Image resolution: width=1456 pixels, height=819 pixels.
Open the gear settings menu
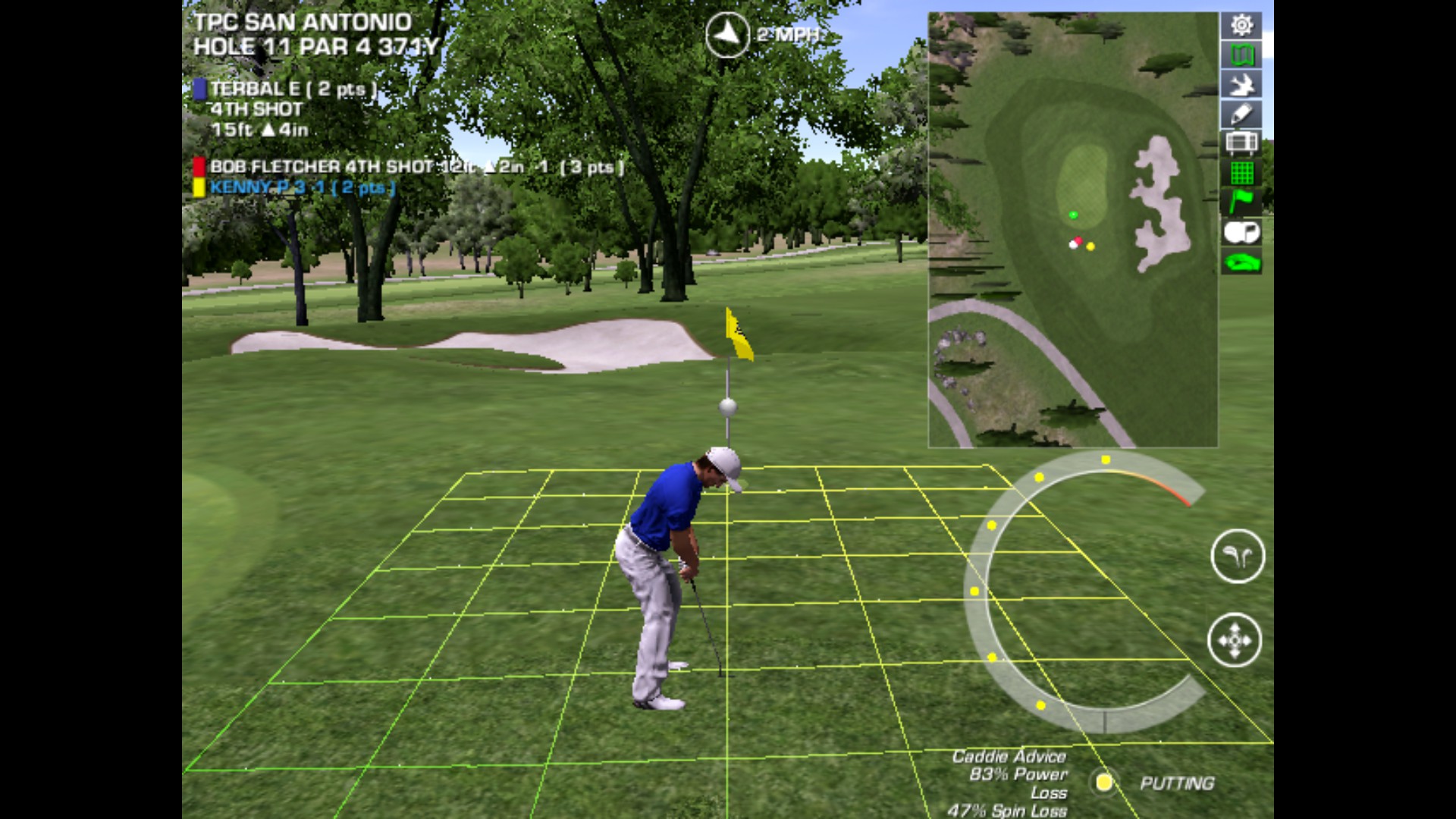pyautogui.click(x=1241, y=26)
